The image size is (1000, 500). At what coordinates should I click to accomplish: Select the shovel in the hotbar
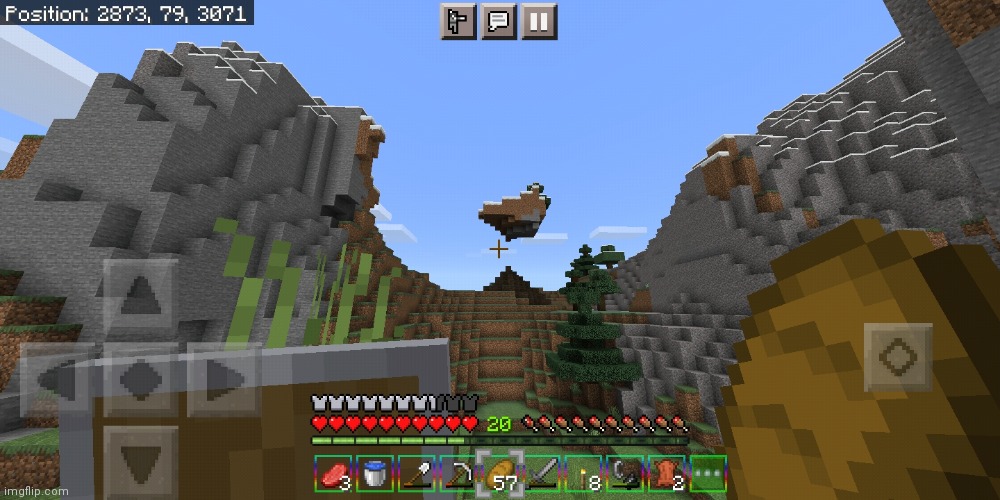click(418, 475)
